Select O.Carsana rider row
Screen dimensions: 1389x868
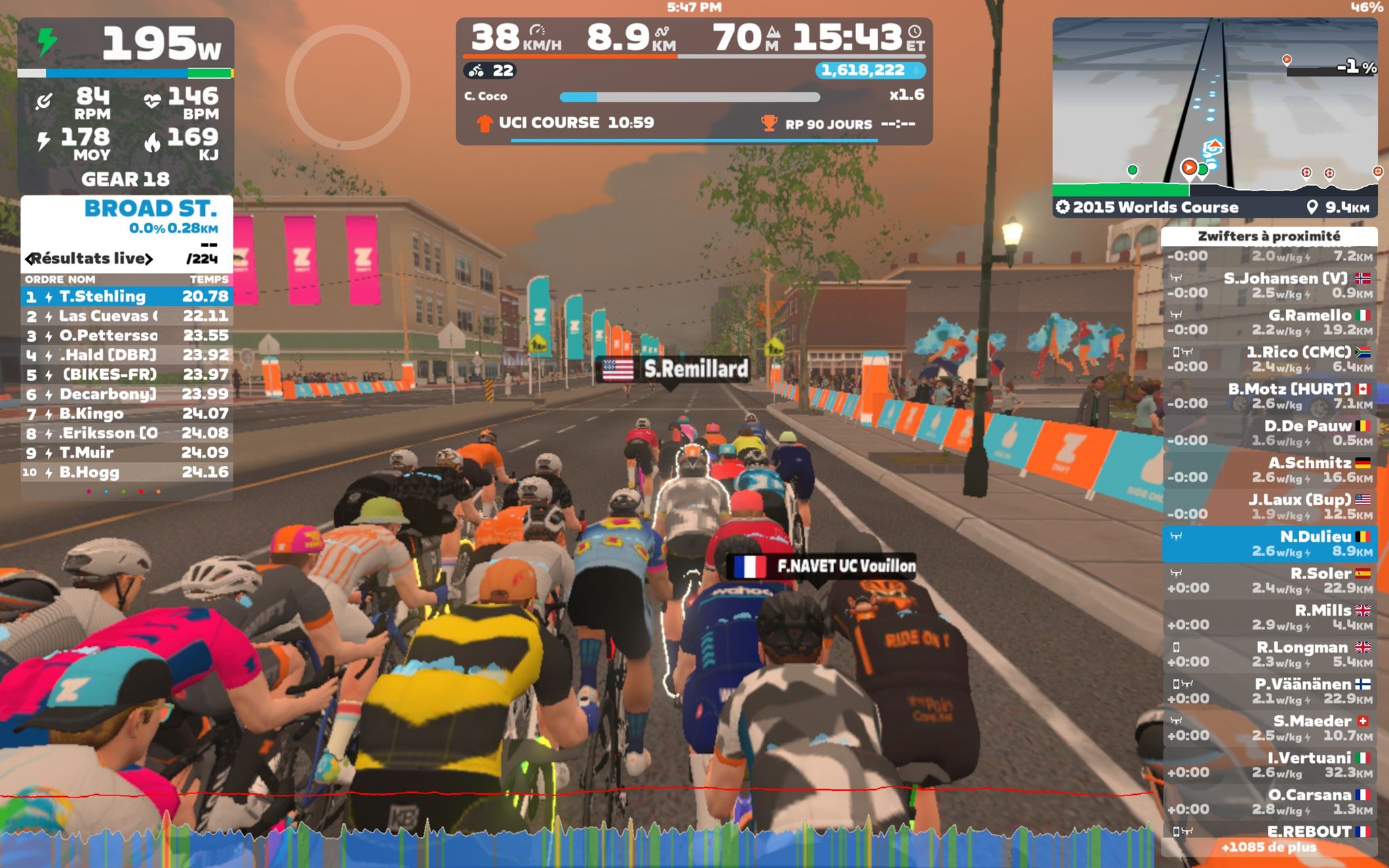click(1269, 802)
